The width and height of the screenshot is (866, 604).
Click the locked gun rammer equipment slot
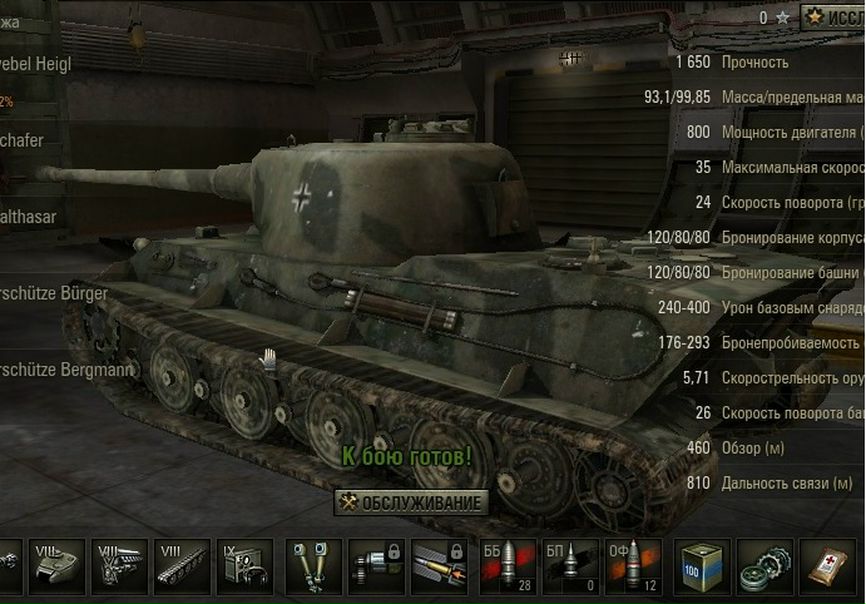[439, 567]
